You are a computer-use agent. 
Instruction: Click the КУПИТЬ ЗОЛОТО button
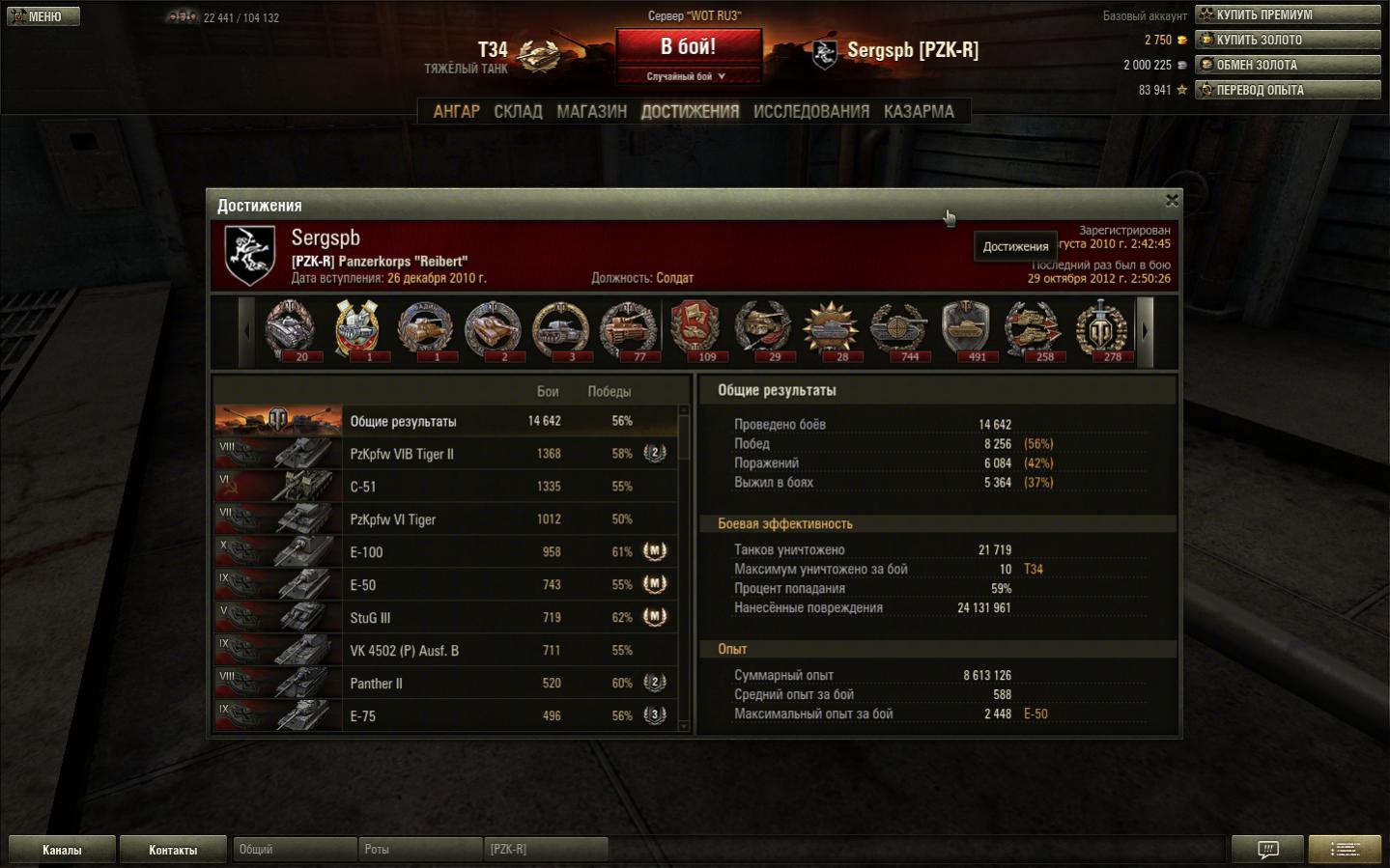1287,40
